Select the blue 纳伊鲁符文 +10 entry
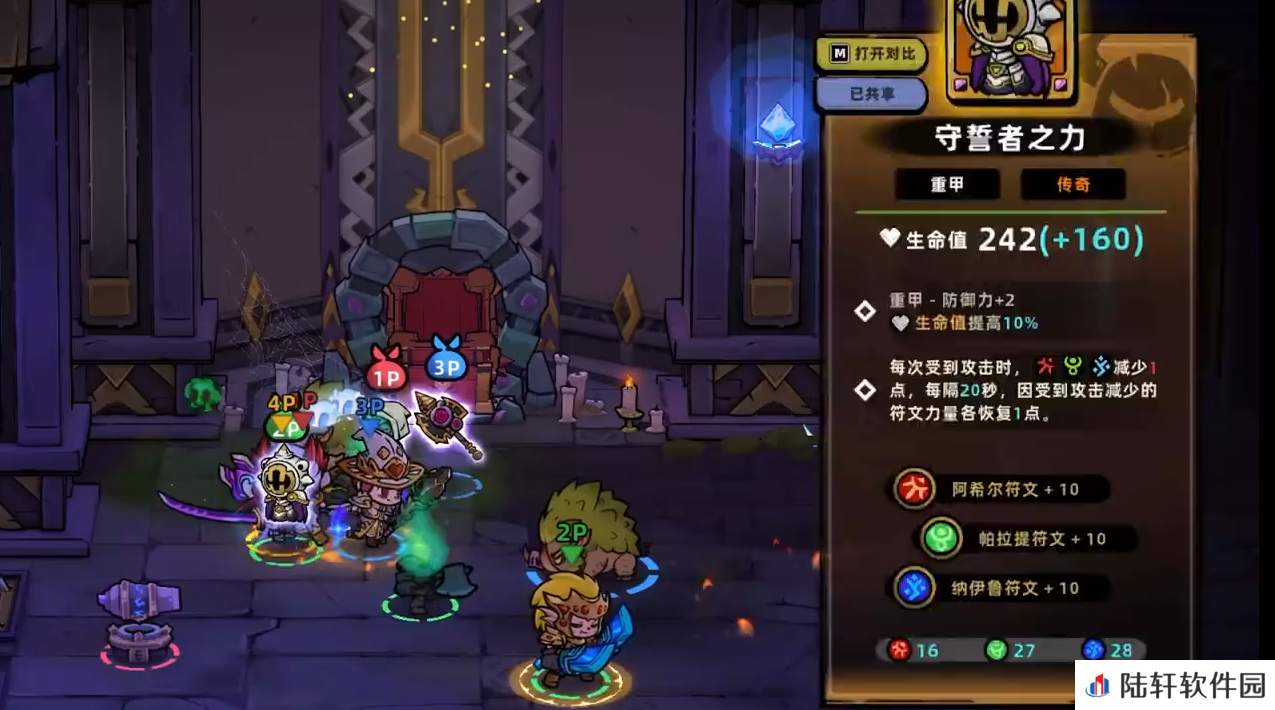Image resolution: width=1275 pixels, height=710 pixels. click(1000, 588)
